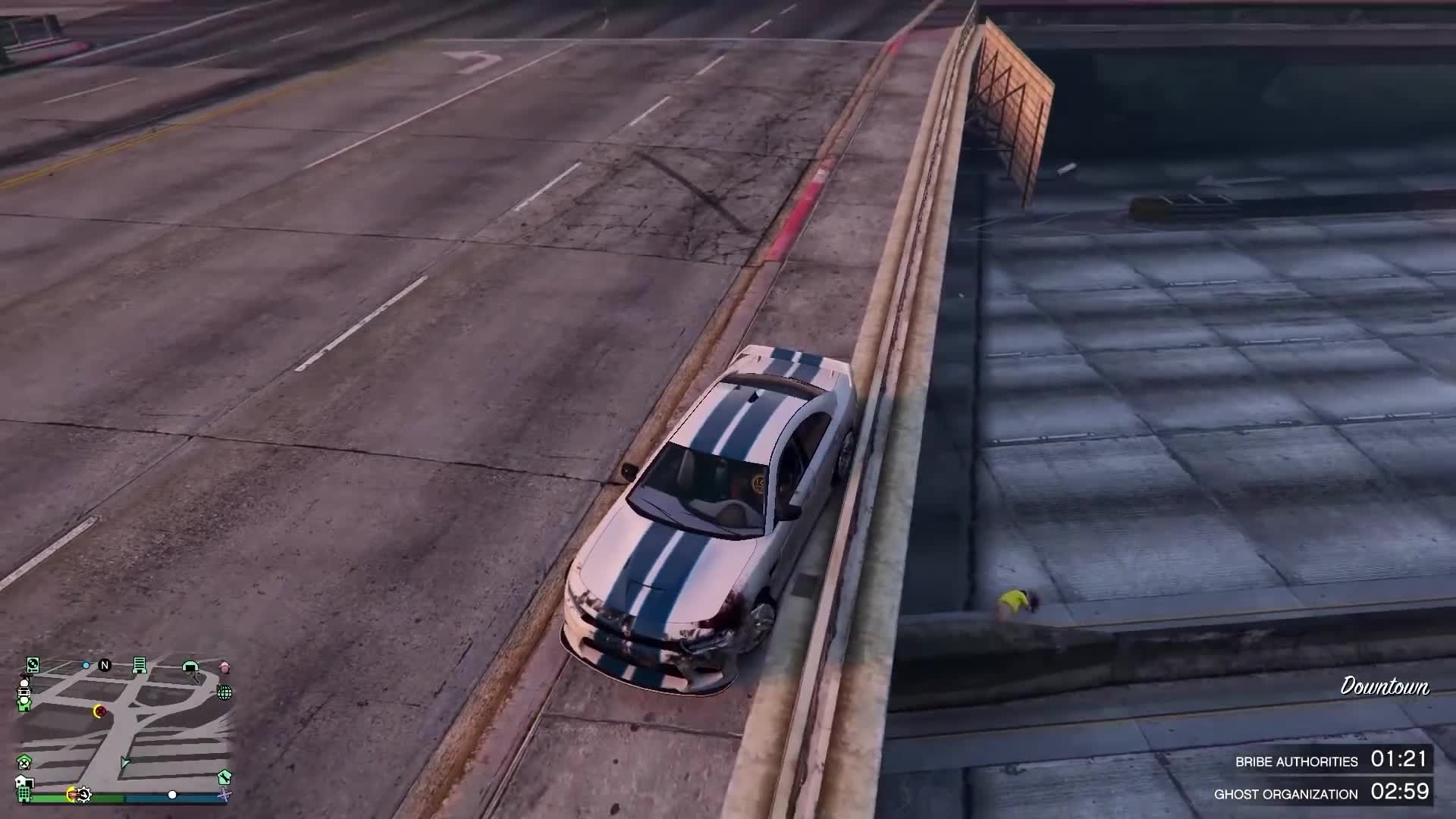Select the airplane blip at the minimap edge

coord(224,795)
